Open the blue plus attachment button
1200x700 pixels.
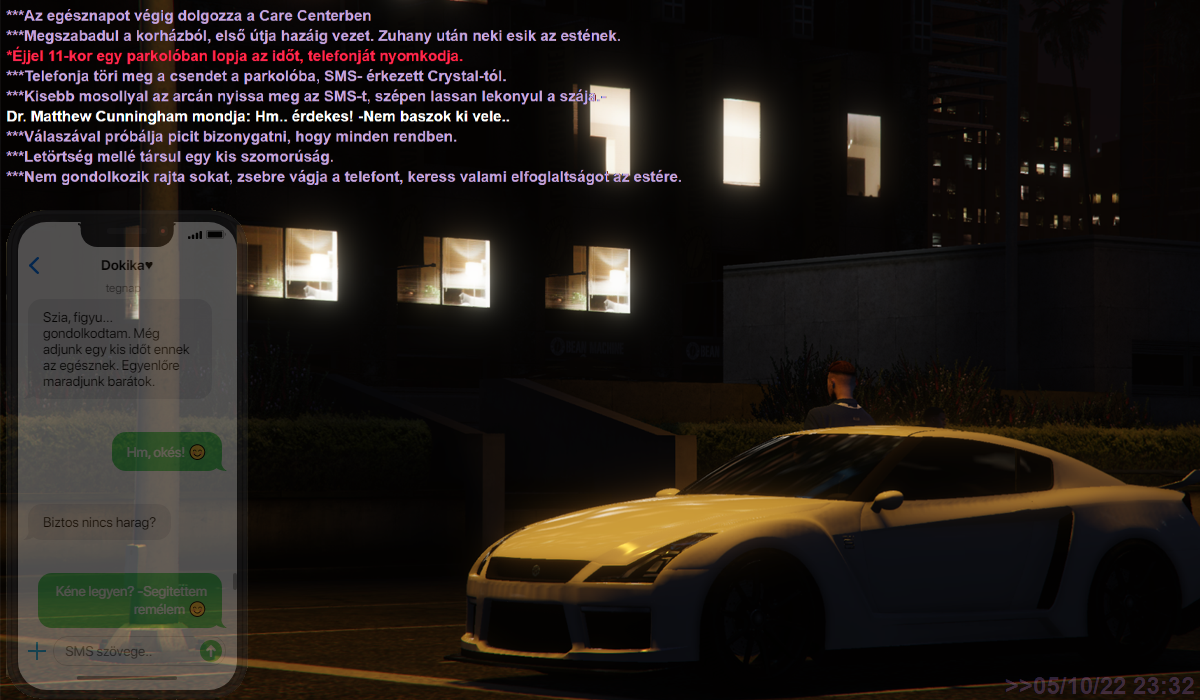pos(37,652)
